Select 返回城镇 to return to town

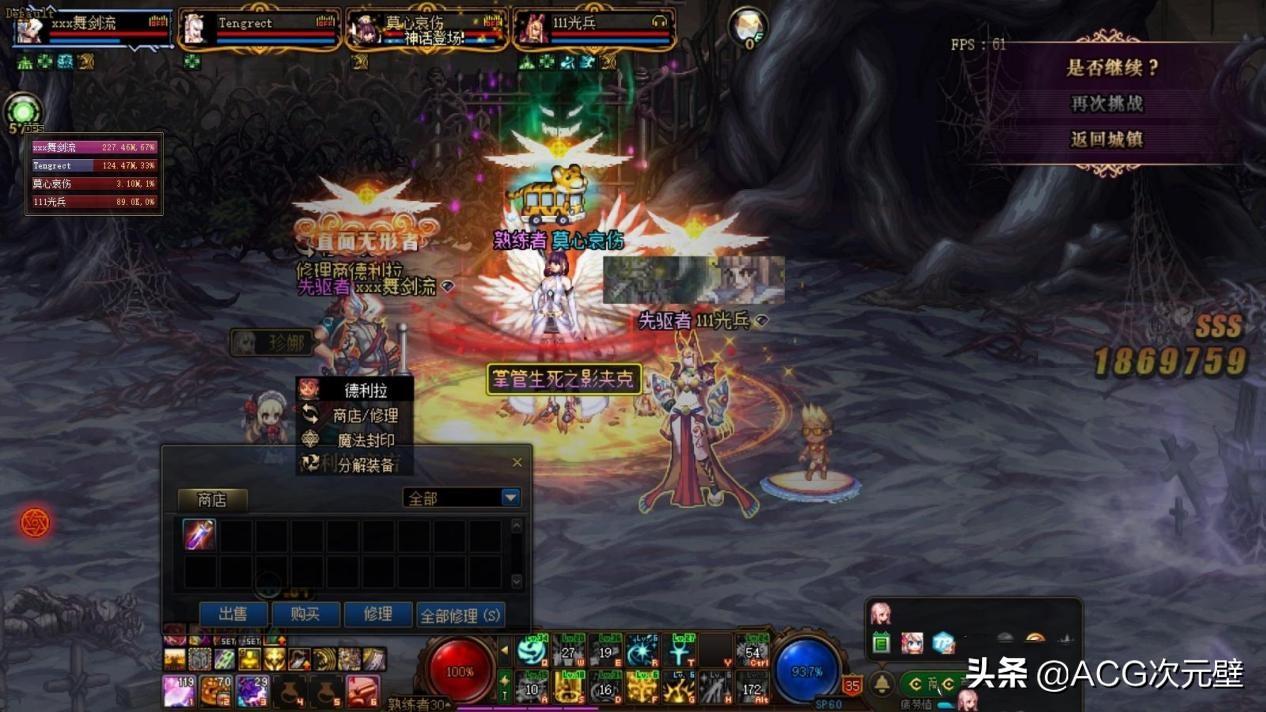1106,139
